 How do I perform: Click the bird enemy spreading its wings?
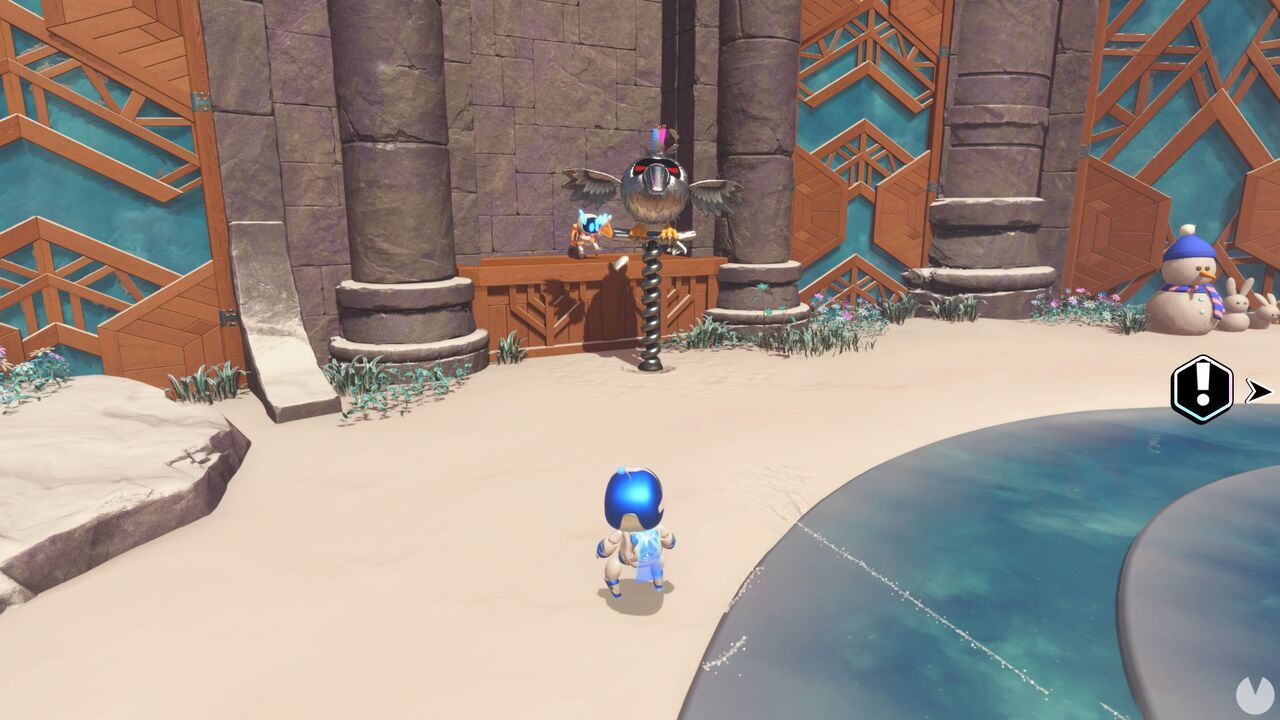pyautogui.click(x=655, y=190)
